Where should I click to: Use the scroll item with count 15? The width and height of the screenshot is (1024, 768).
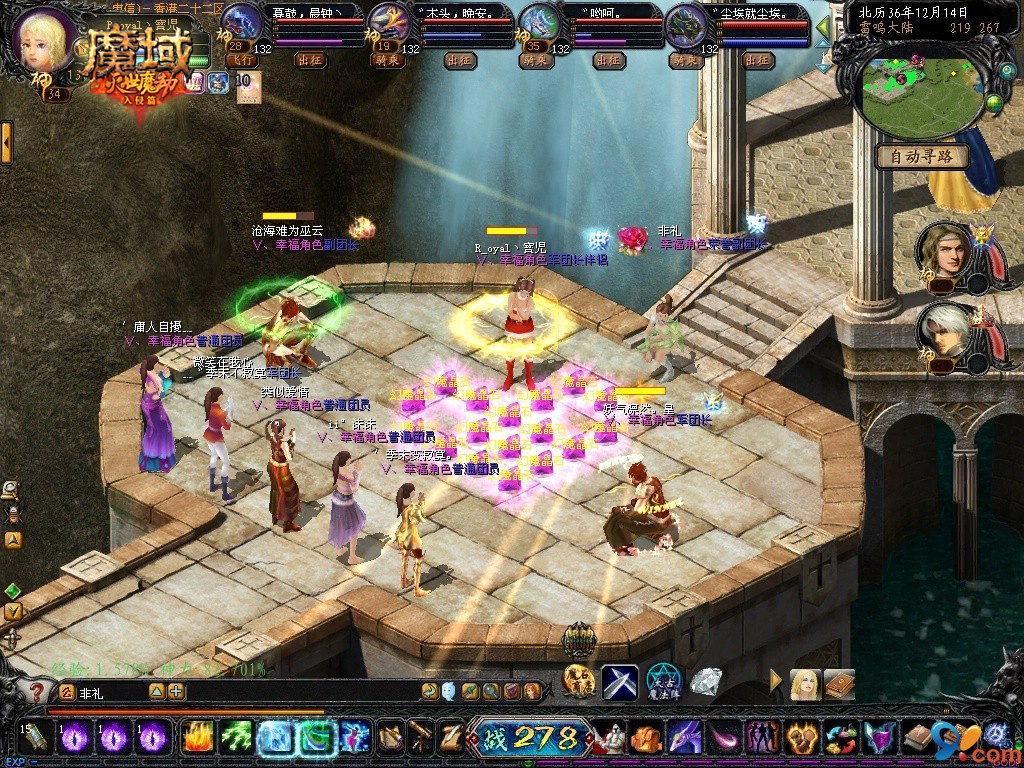pos(35,738)
